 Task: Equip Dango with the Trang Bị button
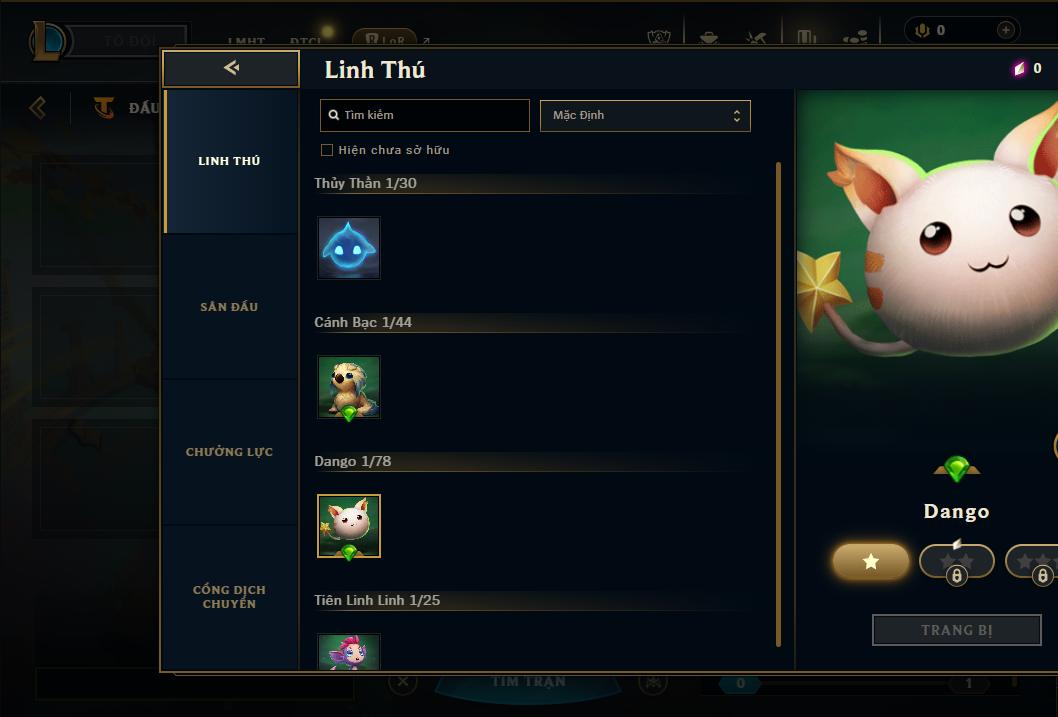coord(956,630)
